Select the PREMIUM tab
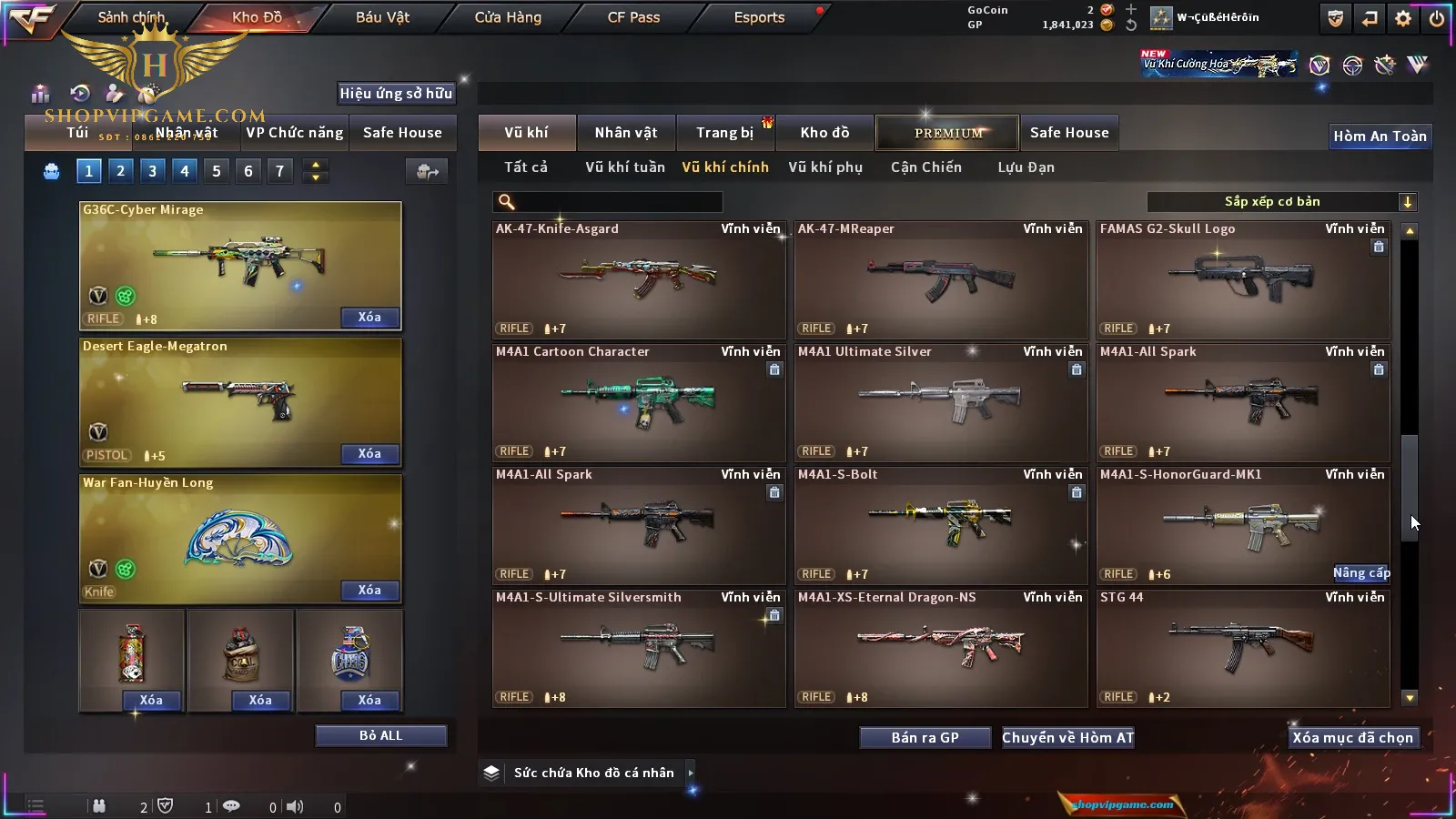This screenshot has height=819, width=1456. (x=947, y=133)
